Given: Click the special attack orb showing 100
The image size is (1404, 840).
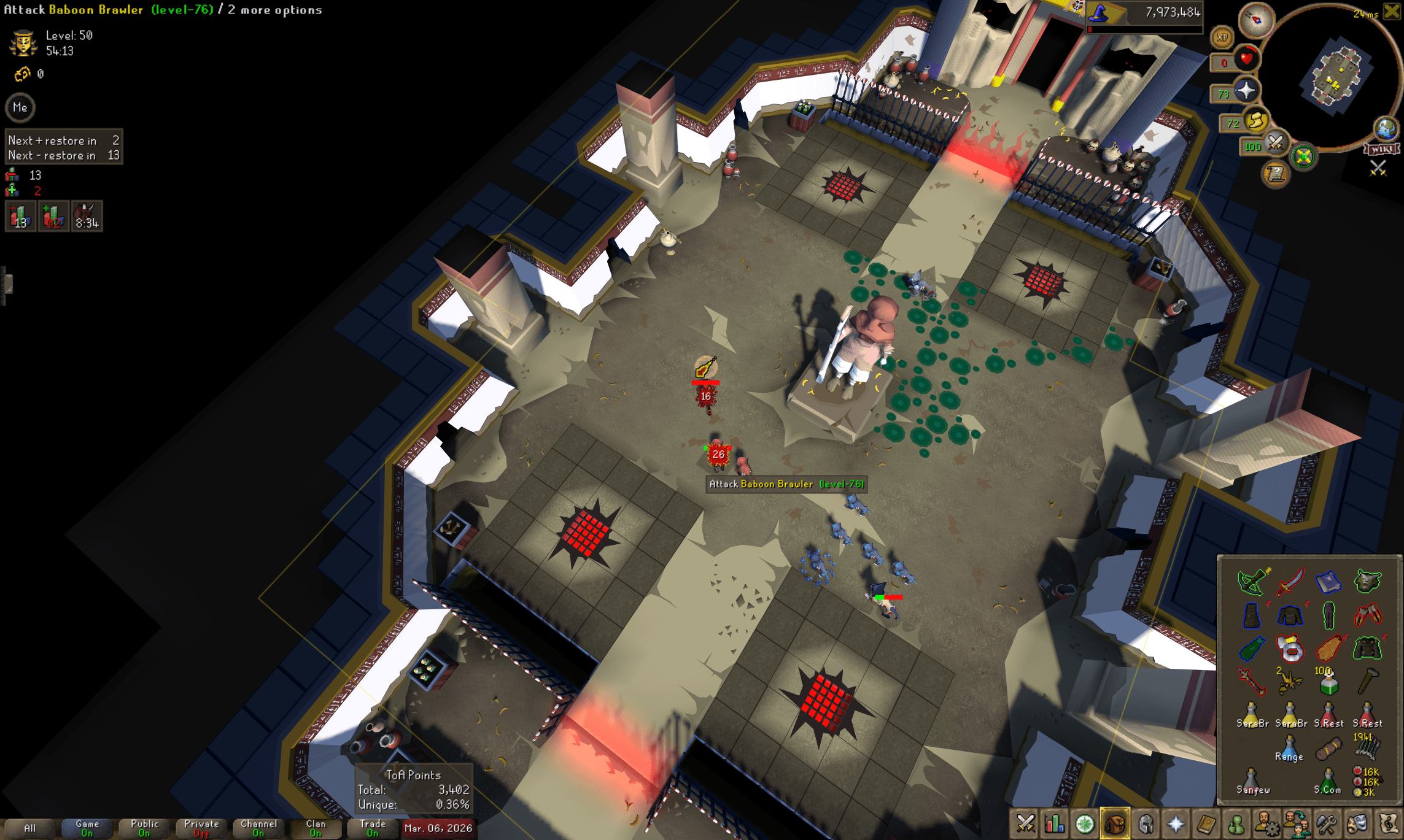Looking at the screenshot, I should pos(1275,145).
